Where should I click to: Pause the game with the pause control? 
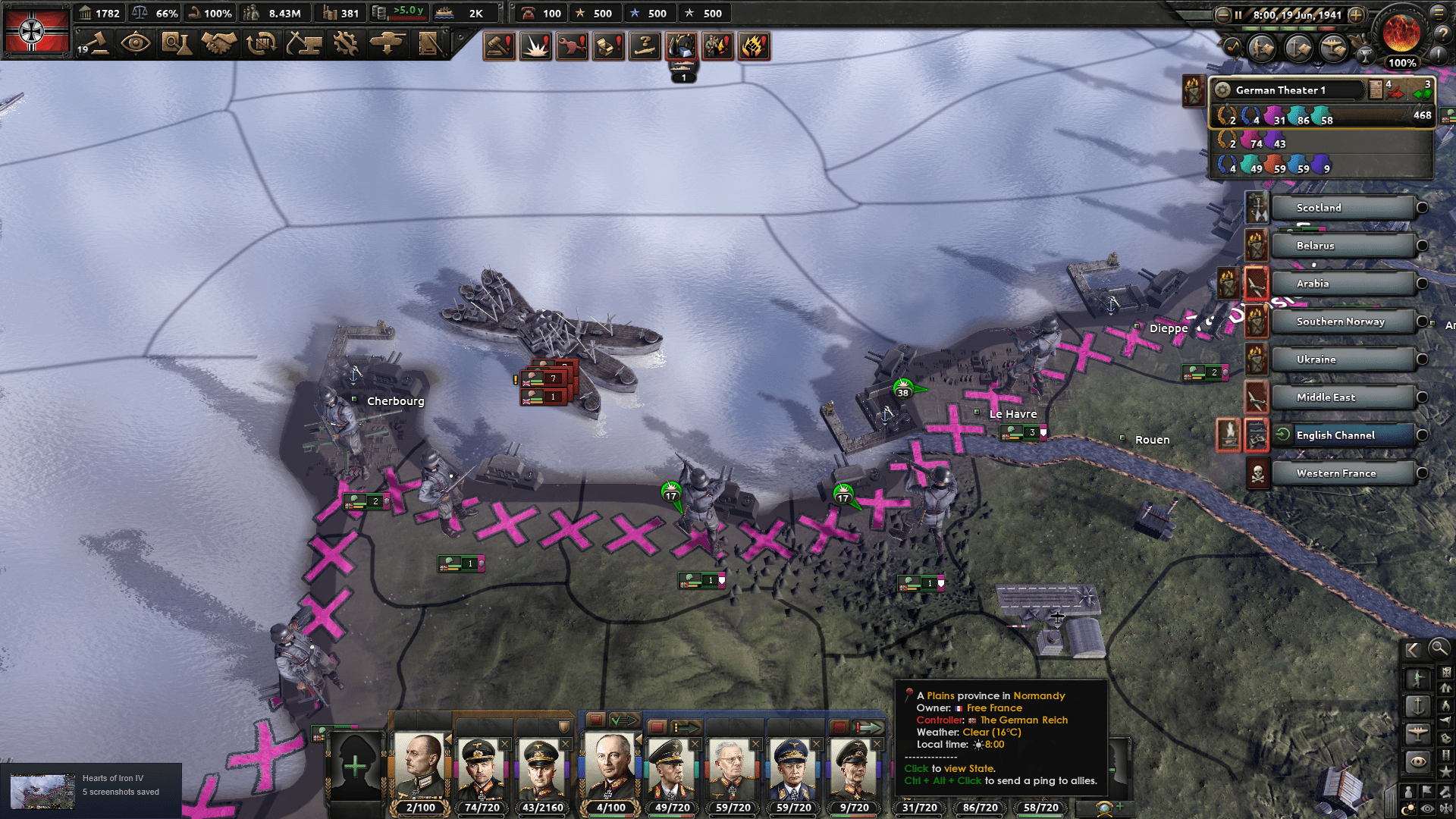pos(1238,14)
